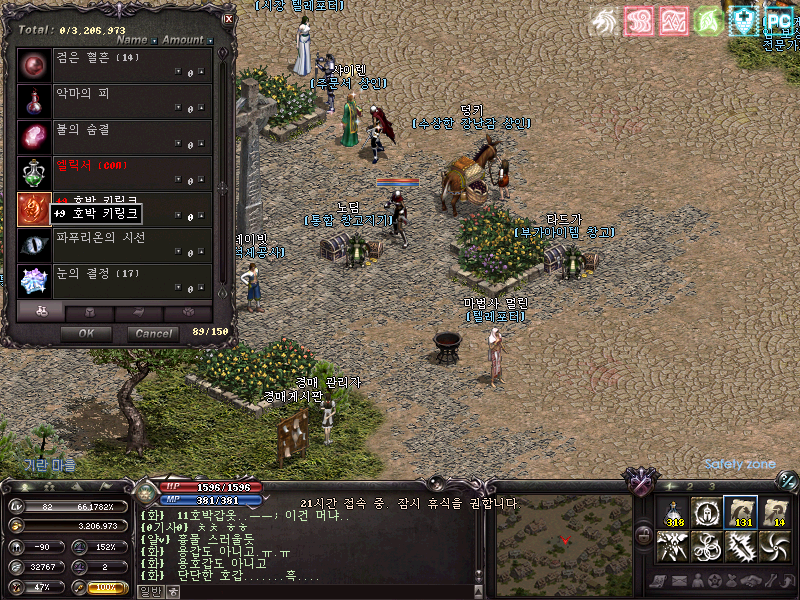The width and height of the screenshot is (800, 600).
Task: Sort the item list by Amount
Action: click(x=186, y=41)
